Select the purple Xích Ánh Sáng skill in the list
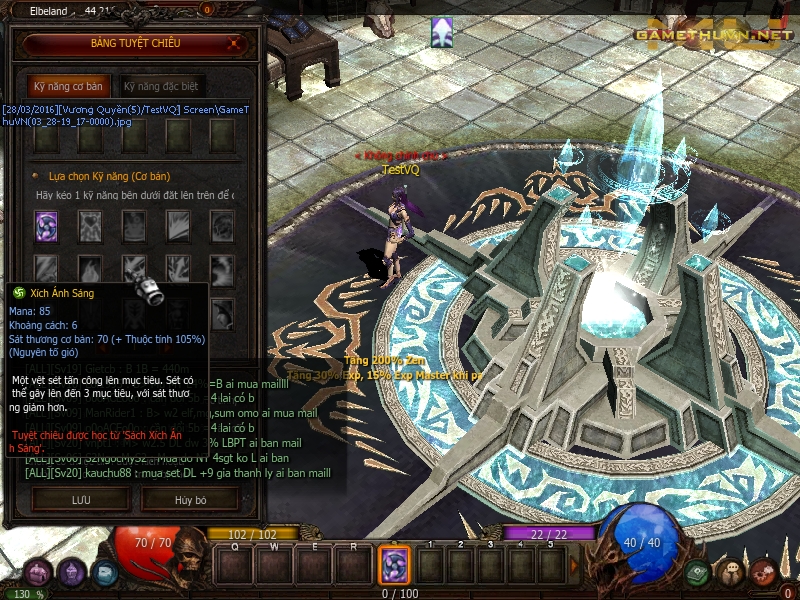The image size is (800, 600). pos(47,225)
